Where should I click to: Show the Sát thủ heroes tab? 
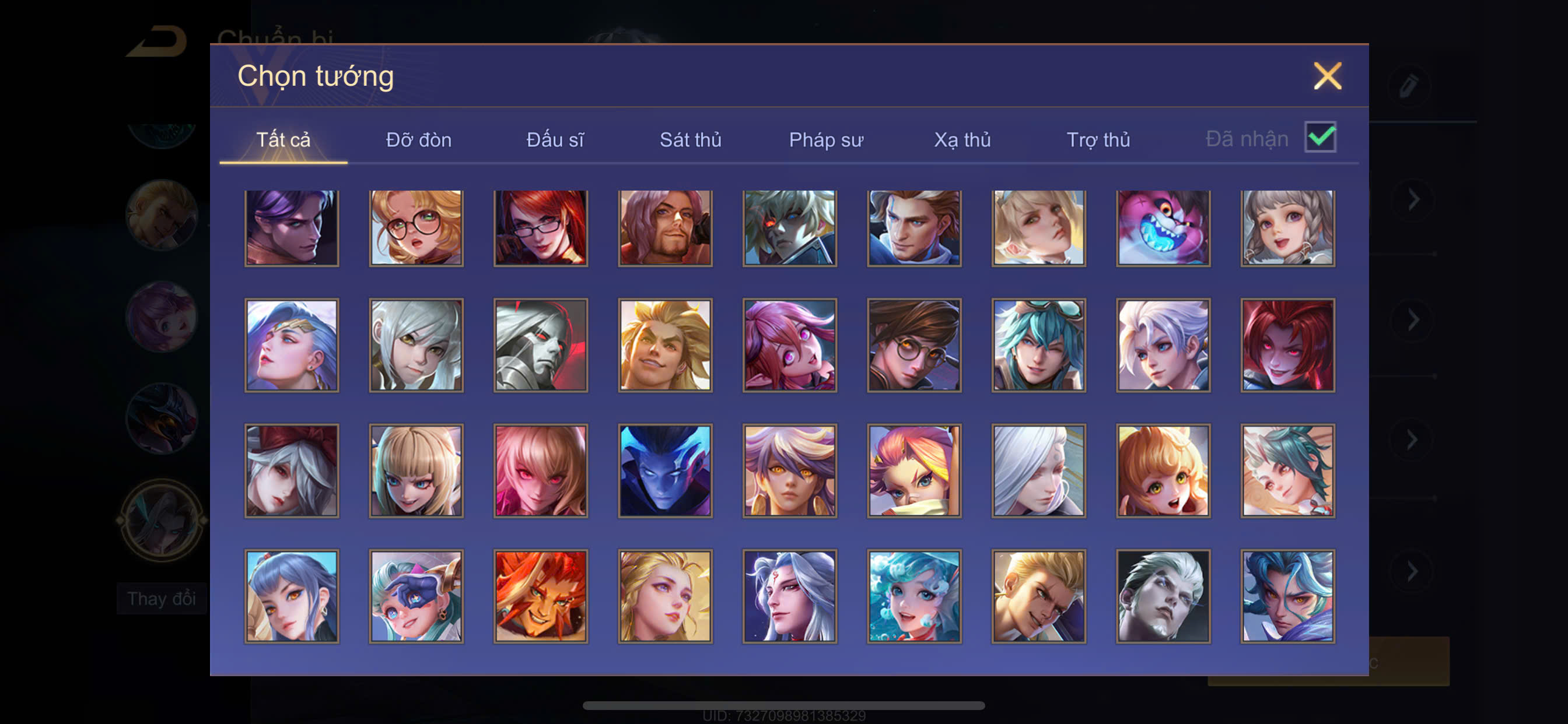tap(690, 140)
